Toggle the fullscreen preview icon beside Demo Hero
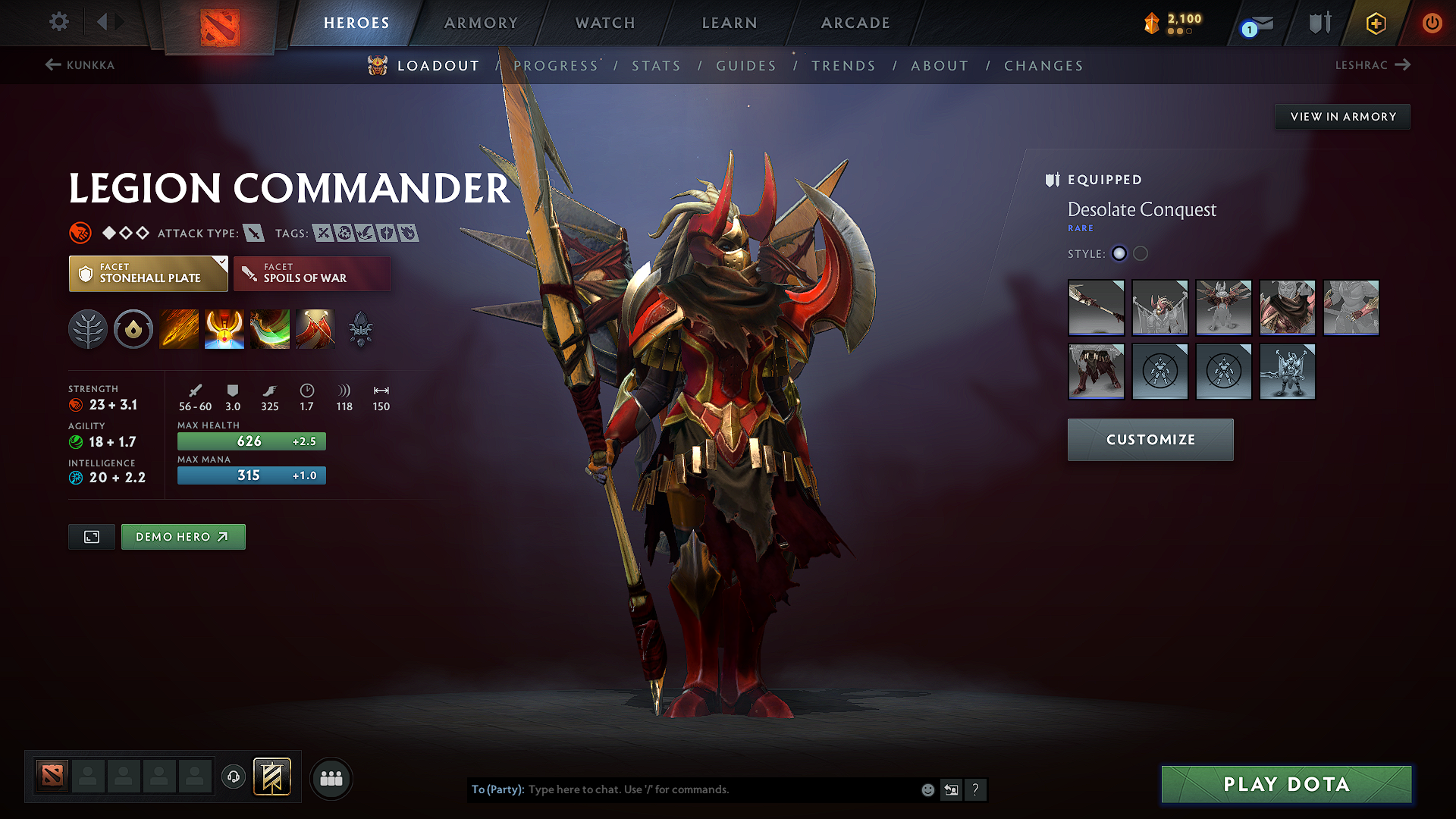 [91, 536]
